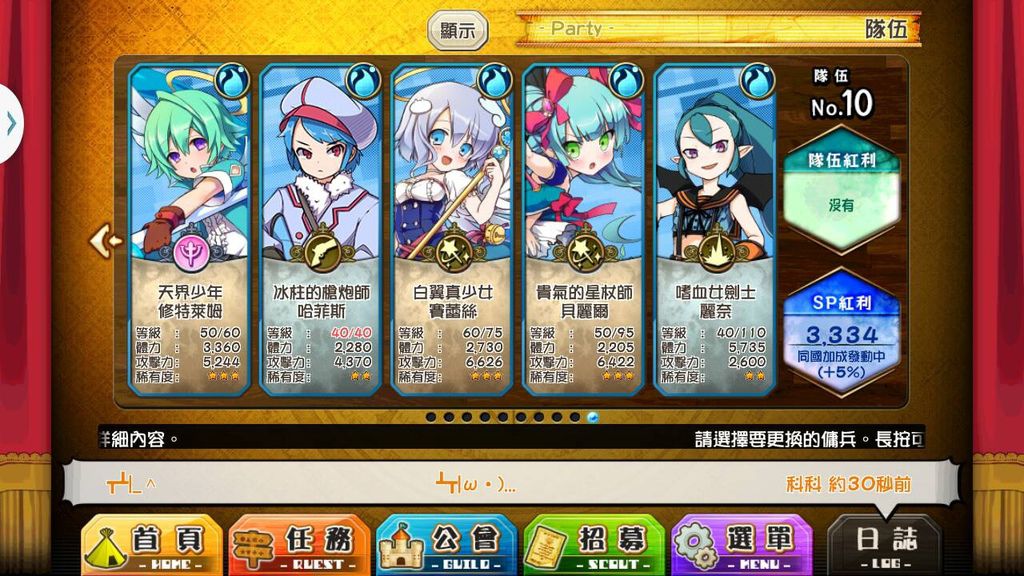This screenshot has height=576, width=1024.
Task: Choose the 嗜血女劍士 麗奈 card
Action: (715, 230)
